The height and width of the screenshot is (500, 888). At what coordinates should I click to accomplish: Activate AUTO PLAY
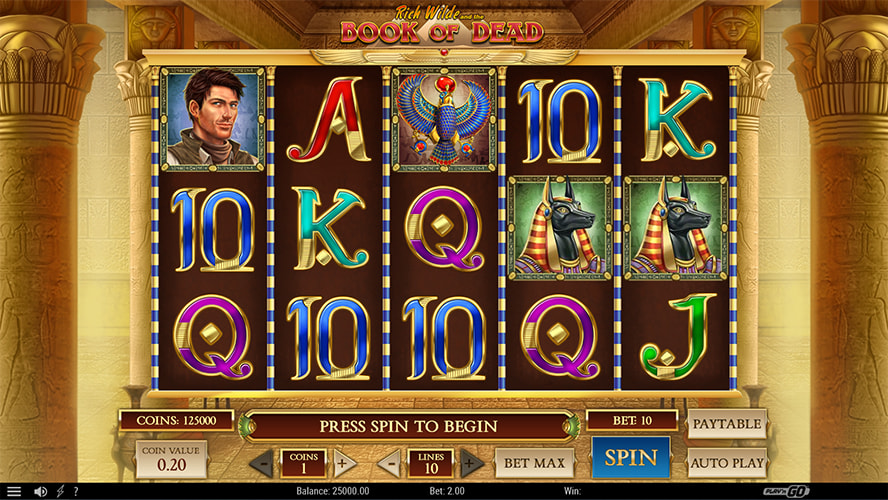tap(726, 463)
